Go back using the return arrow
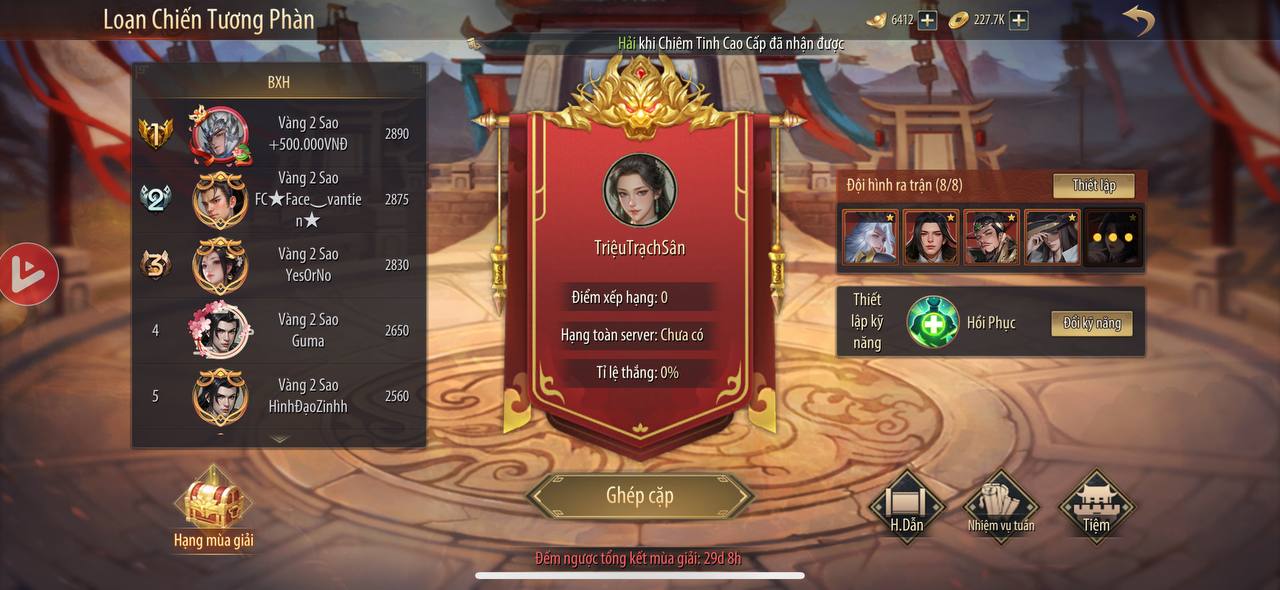The image size is (1280, 590). coord(1138,20)
